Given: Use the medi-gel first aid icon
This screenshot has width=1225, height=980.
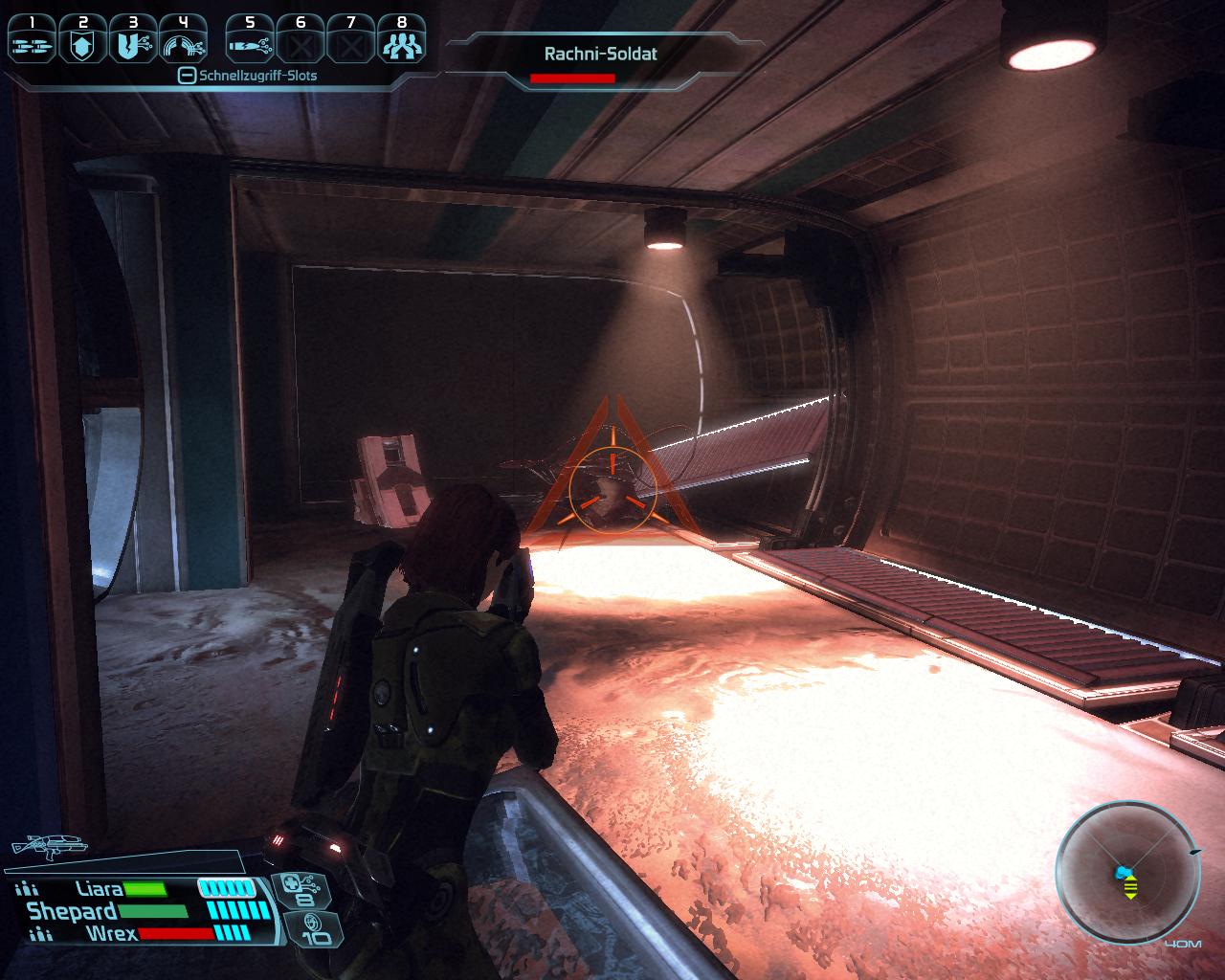Looking at the screenshot, I should [x=304, y=888].
